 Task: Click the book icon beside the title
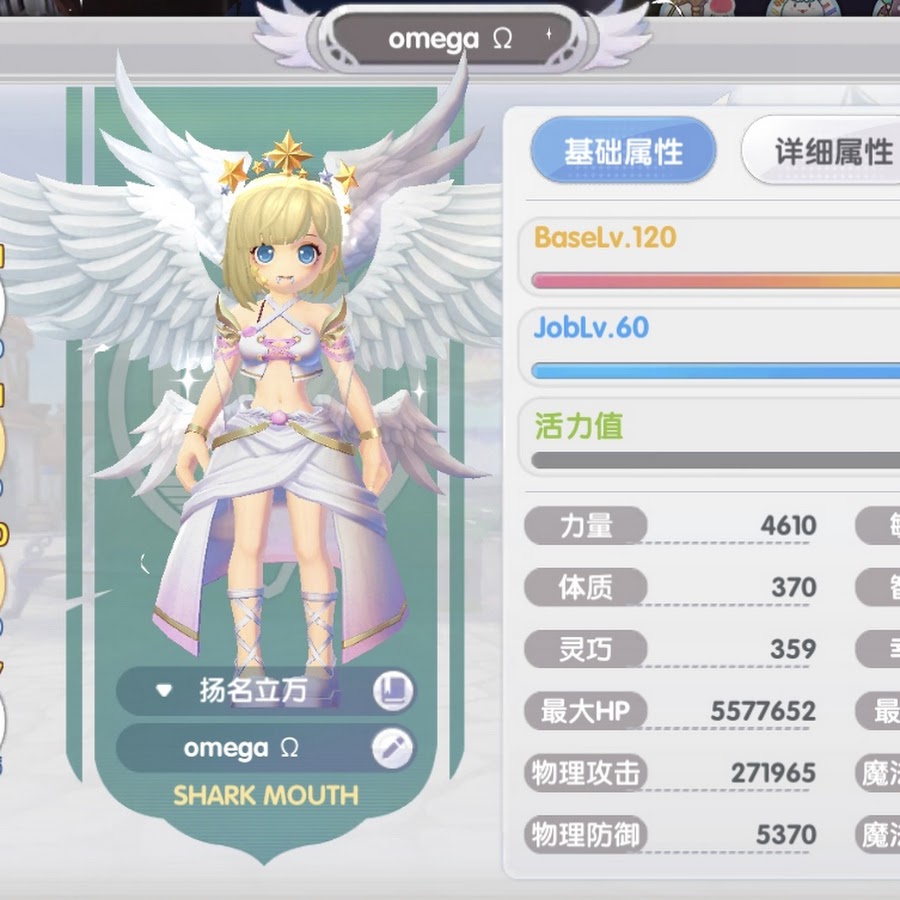click(392, 691)
